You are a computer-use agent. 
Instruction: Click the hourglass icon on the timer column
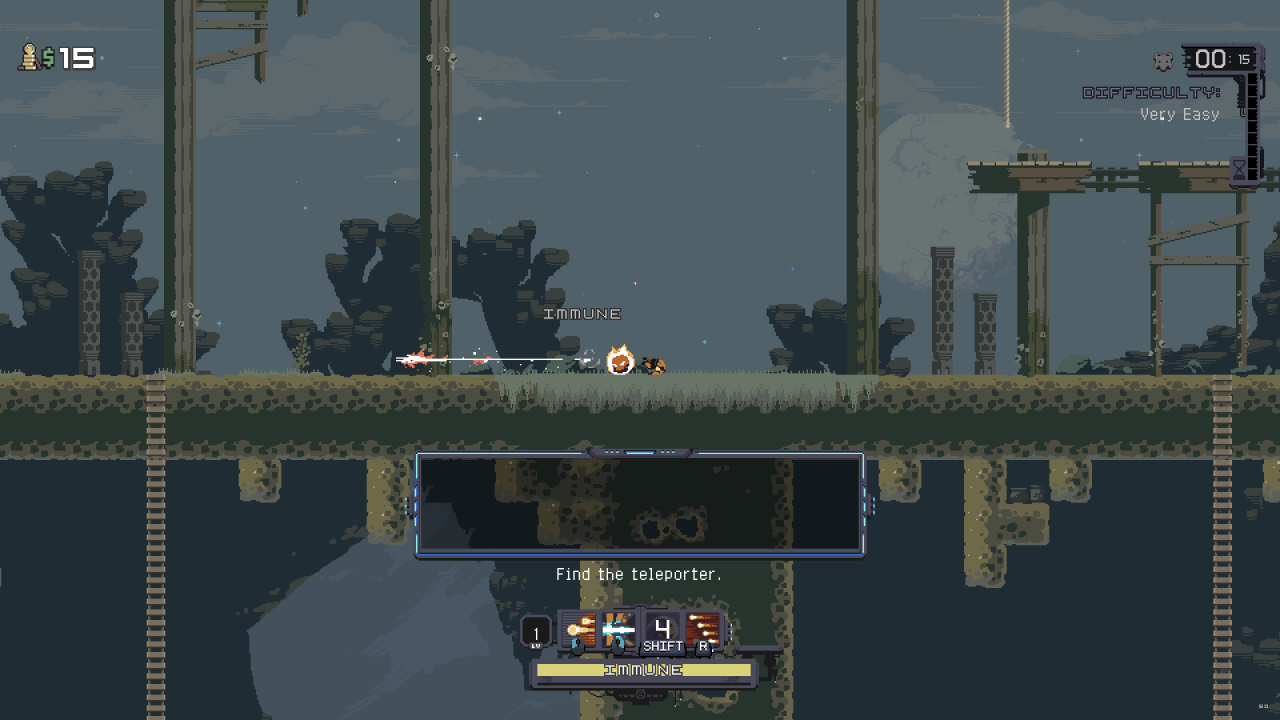[x=1239, y=169]
